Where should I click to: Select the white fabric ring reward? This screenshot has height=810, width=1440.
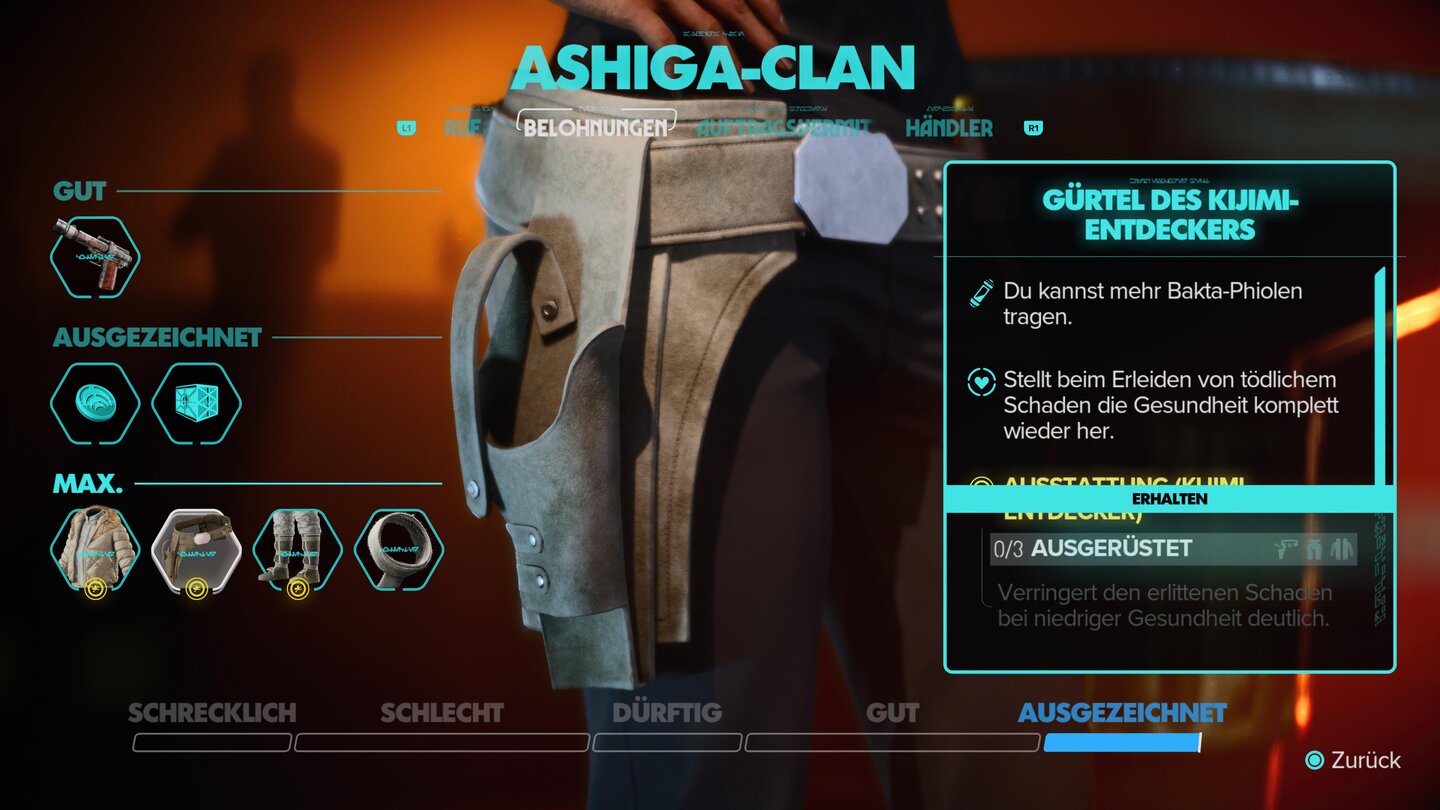[398, 549]
